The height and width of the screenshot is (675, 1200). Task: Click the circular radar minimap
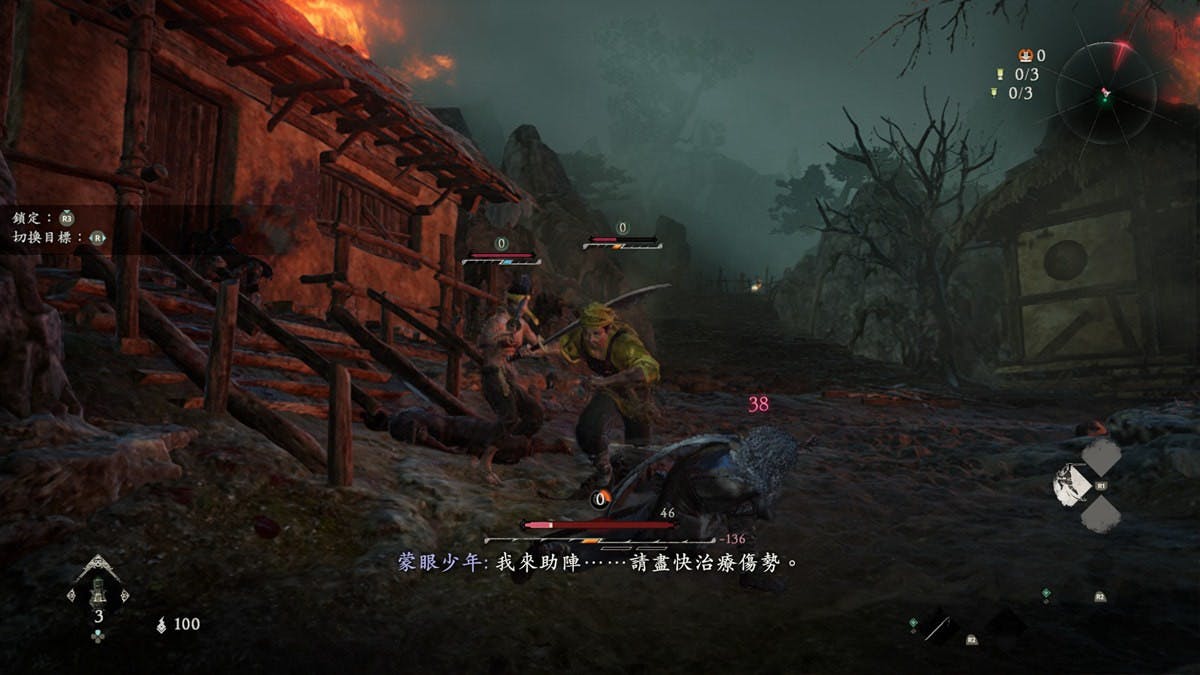(x=1103, y=91)
